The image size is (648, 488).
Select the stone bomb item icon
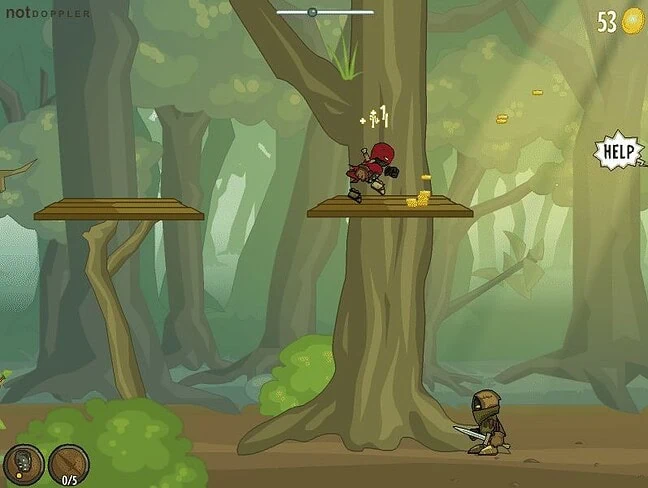(x=22, y=464)
